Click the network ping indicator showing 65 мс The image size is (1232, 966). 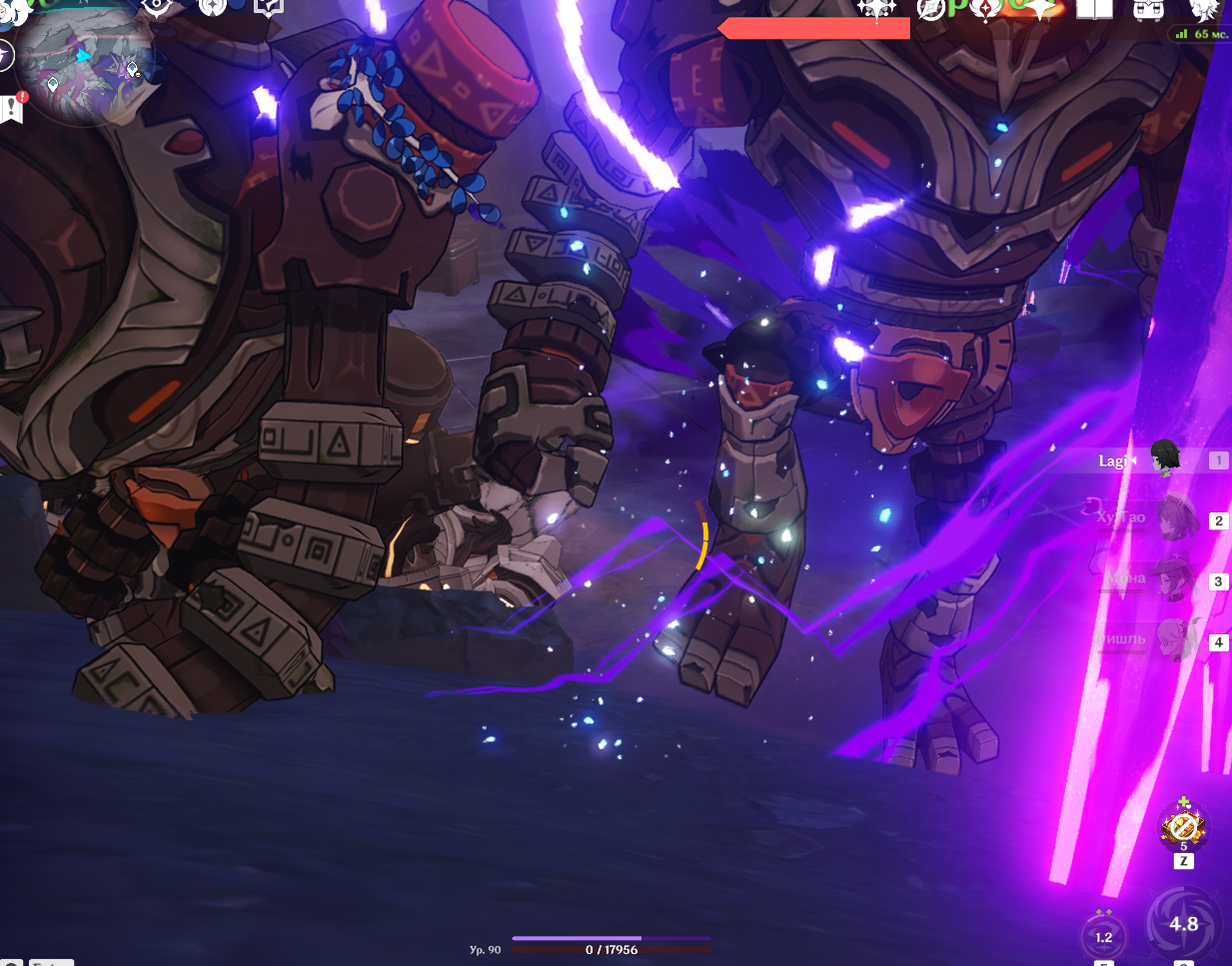tap(1202, 34)
